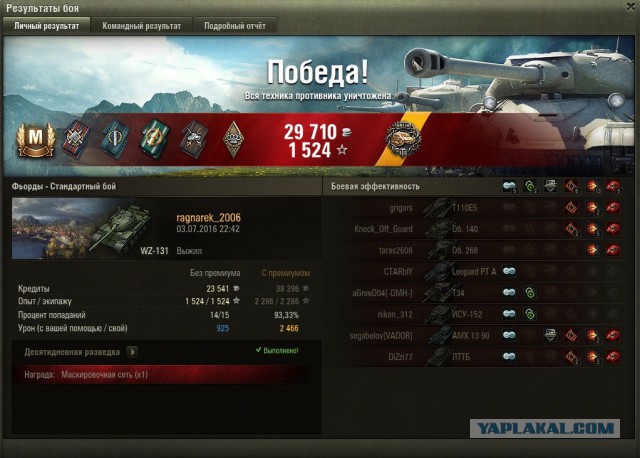
Task: Select the Личный результат tab
Action: click(46, 26)
